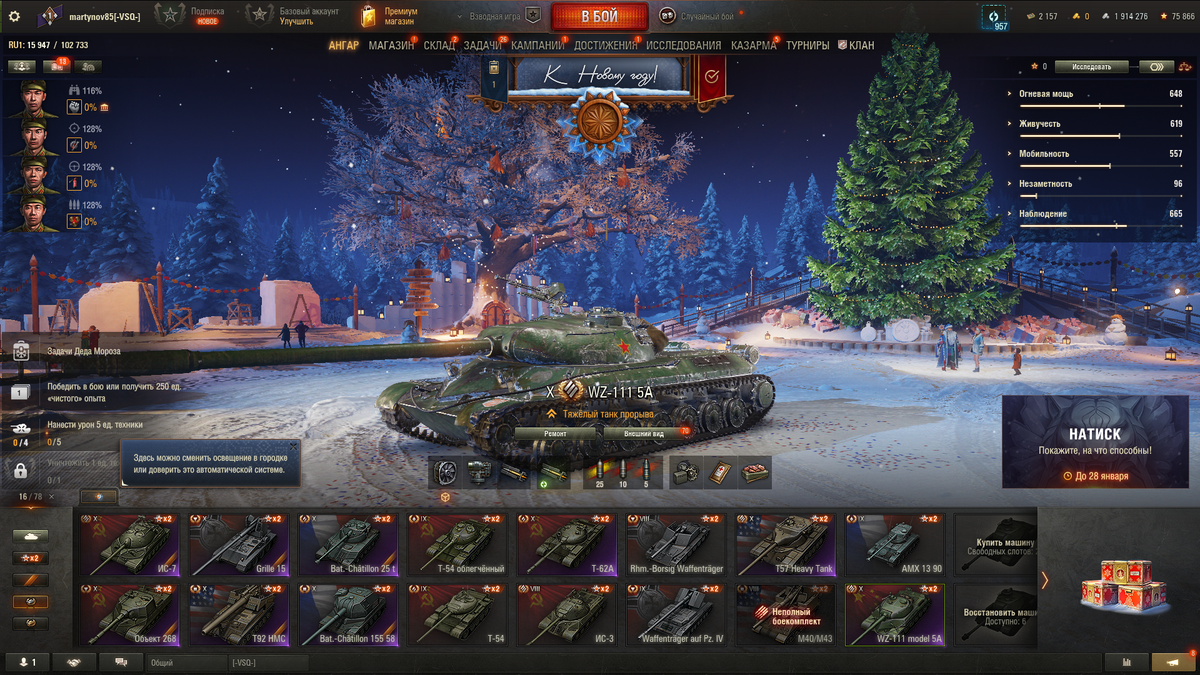Open the СКЛАД tab
The width and height of the screenshot is (1200, 675).
439,46
